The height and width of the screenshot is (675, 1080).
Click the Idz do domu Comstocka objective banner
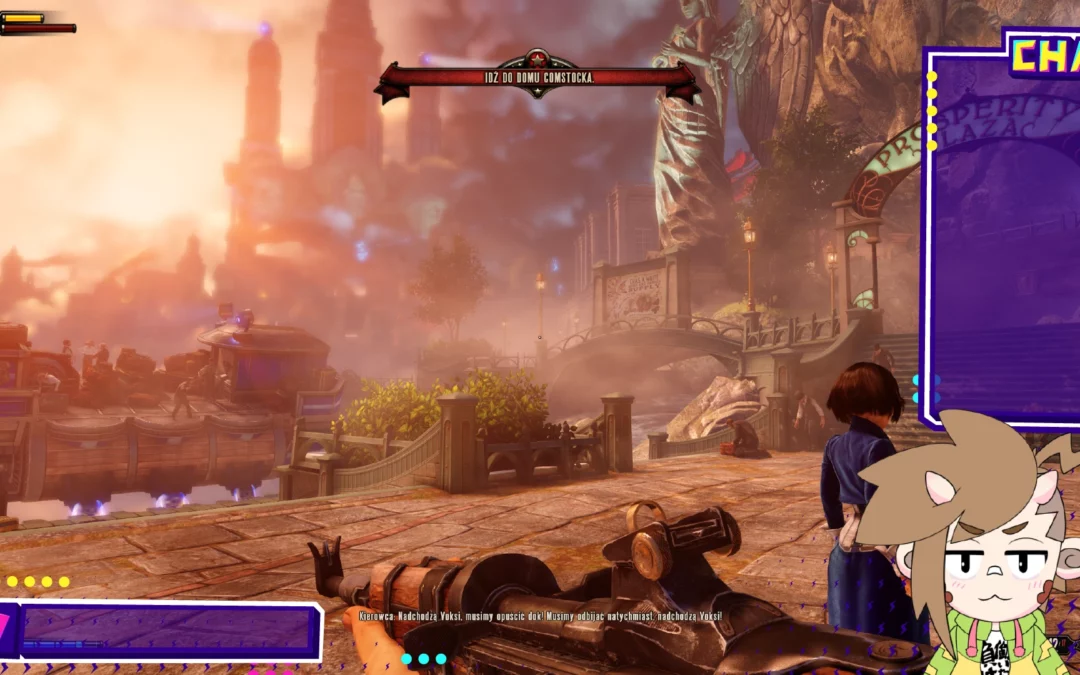point(537,78)
